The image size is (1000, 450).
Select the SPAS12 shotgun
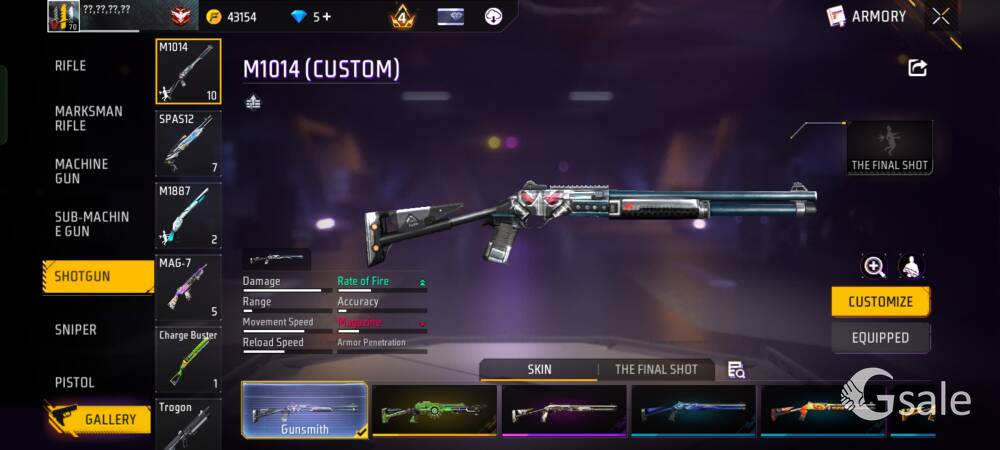pos(188,144)
